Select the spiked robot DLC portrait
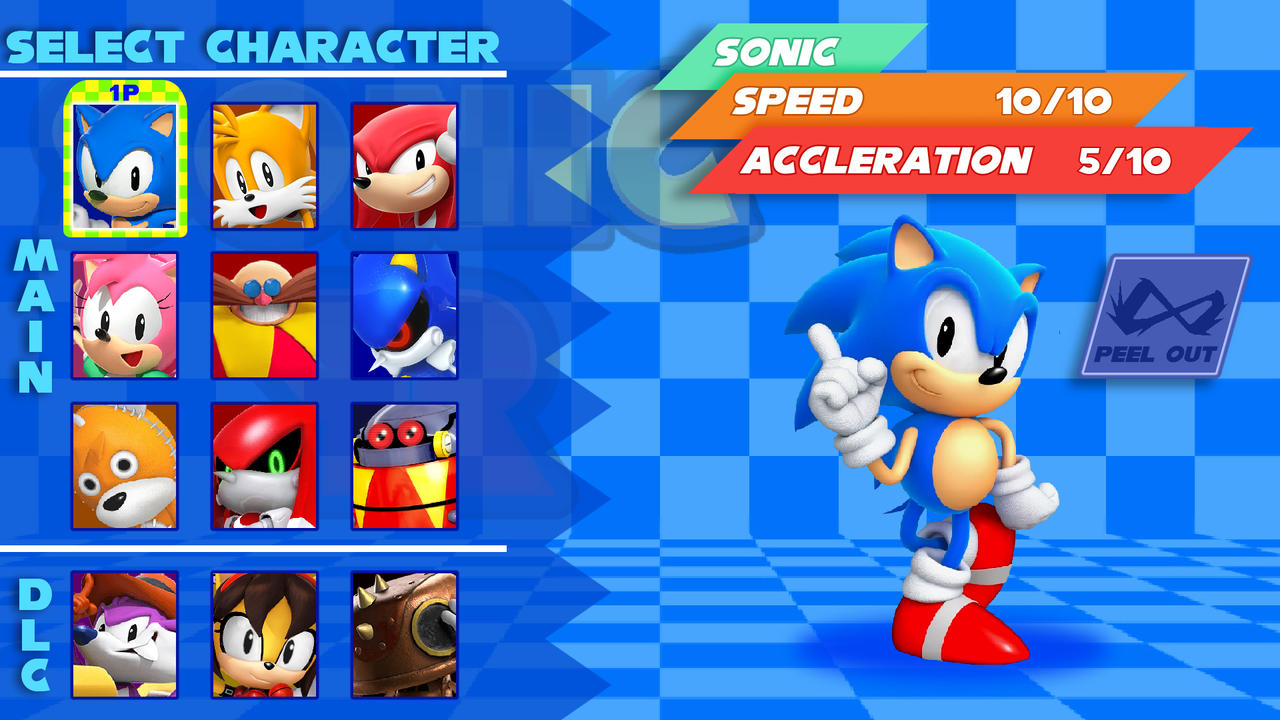The image size is (1280, 720). click(404, 635)
